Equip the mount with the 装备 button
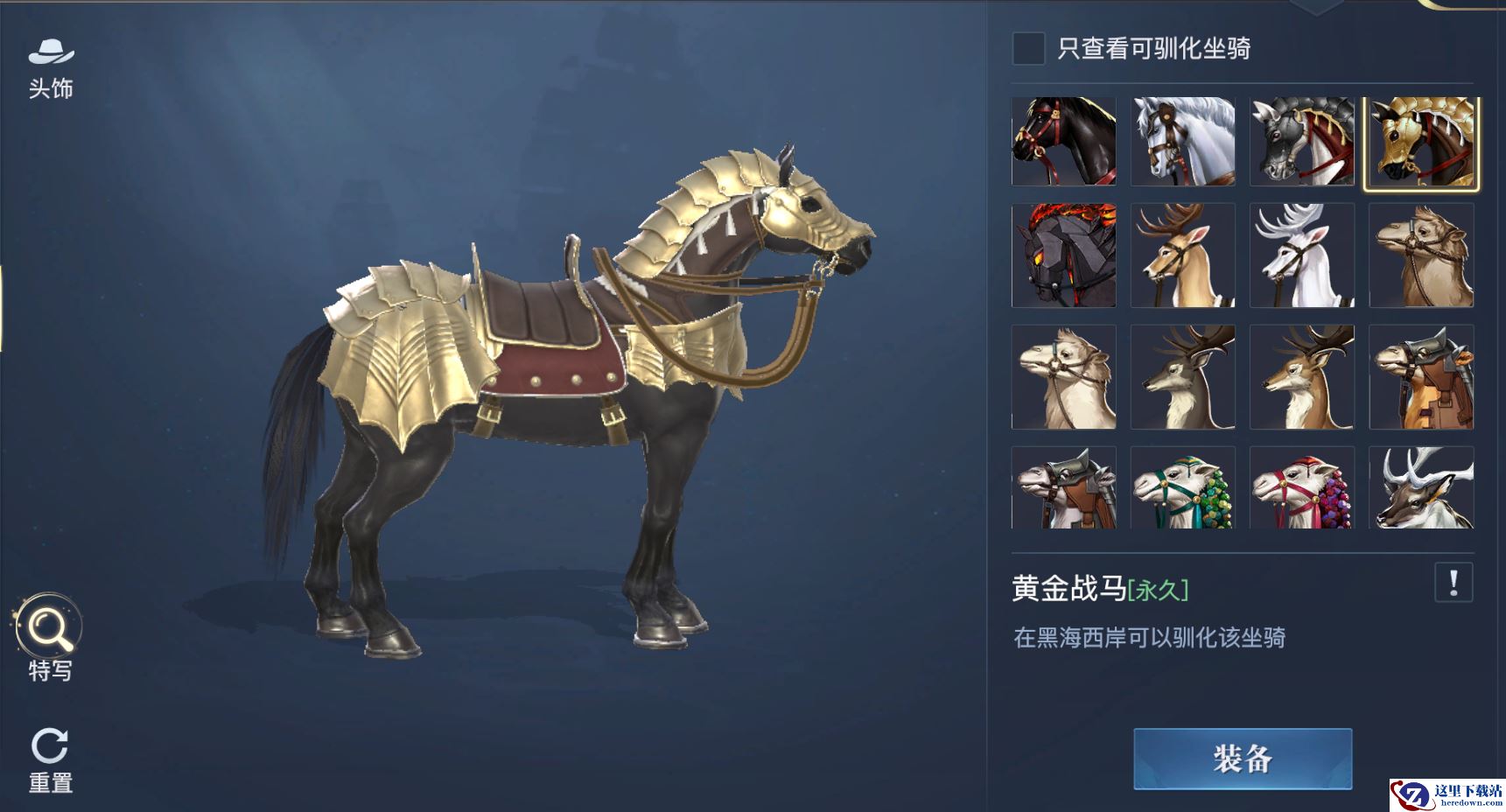This screenshot has height=812, width=1506. click(x=1242, y=759)
